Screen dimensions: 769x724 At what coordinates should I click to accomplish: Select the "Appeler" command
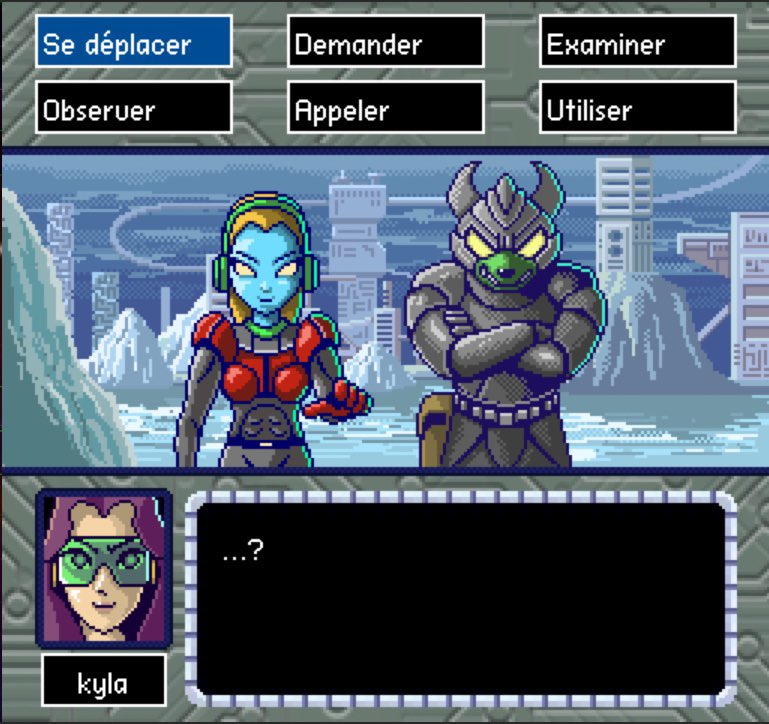pyautogui.click(x=385, y=109)
